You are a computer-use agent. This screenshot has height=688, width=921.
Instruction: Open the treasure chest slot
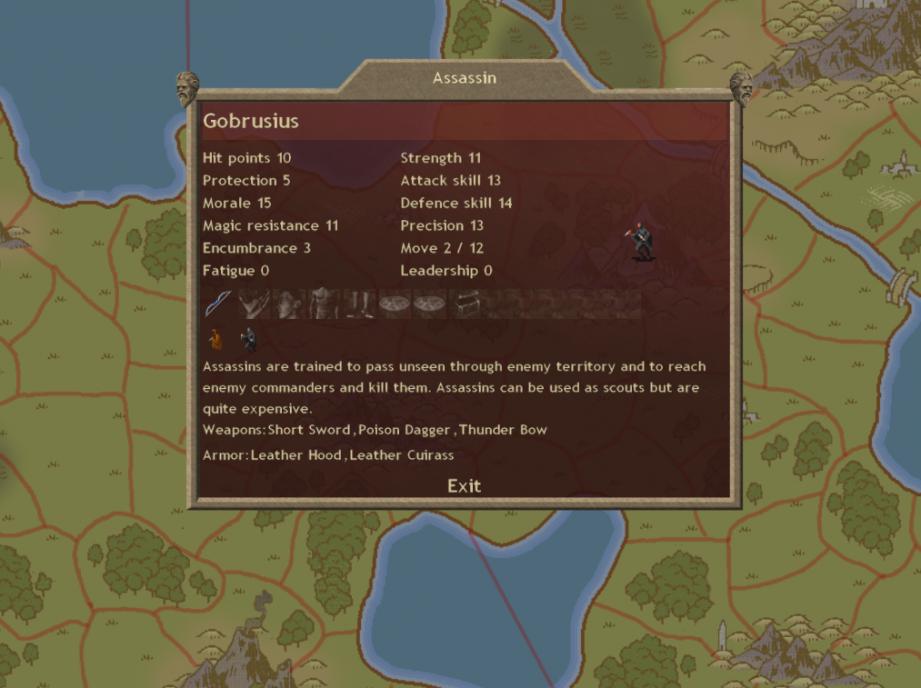pos(467,303)
